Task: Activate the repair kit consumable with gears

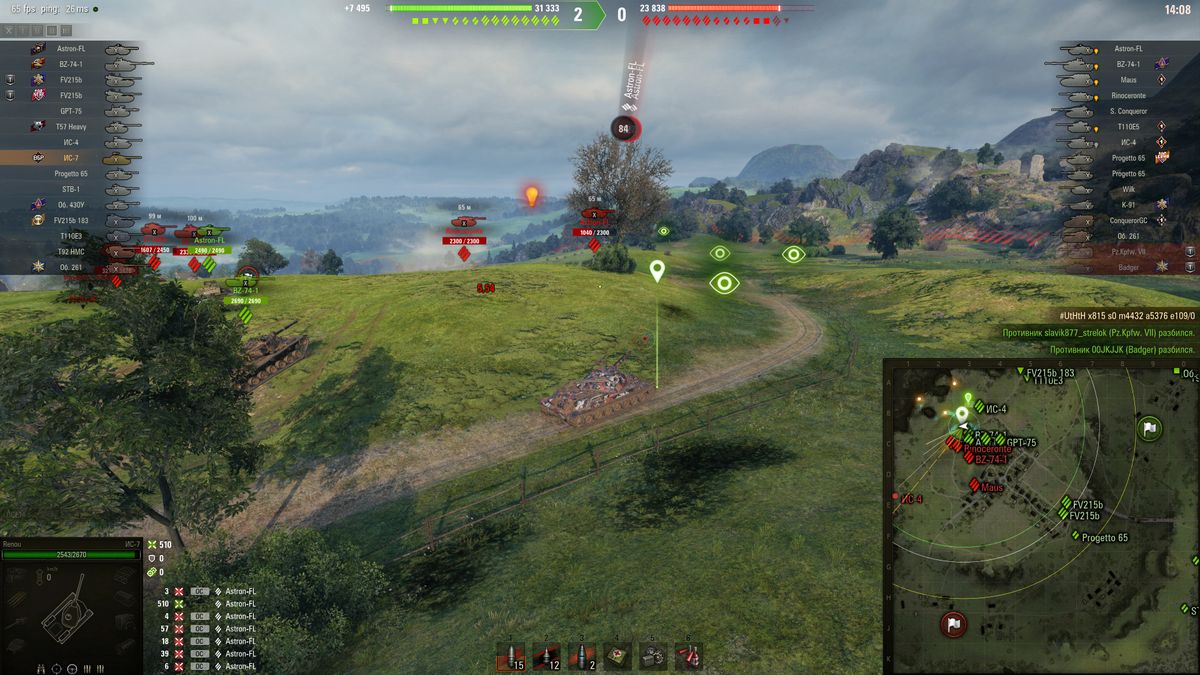Action: click(653, 656)
